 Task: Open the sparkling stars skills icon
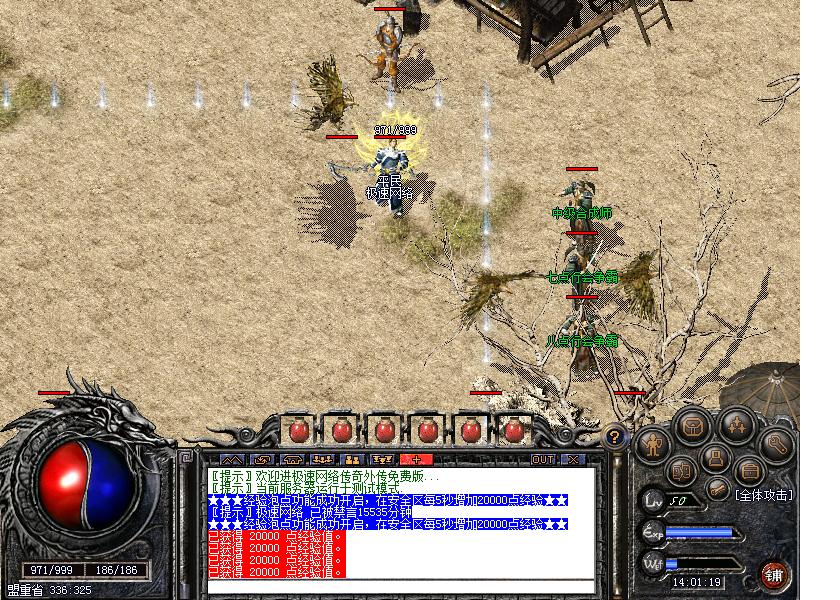pos(736,427)
